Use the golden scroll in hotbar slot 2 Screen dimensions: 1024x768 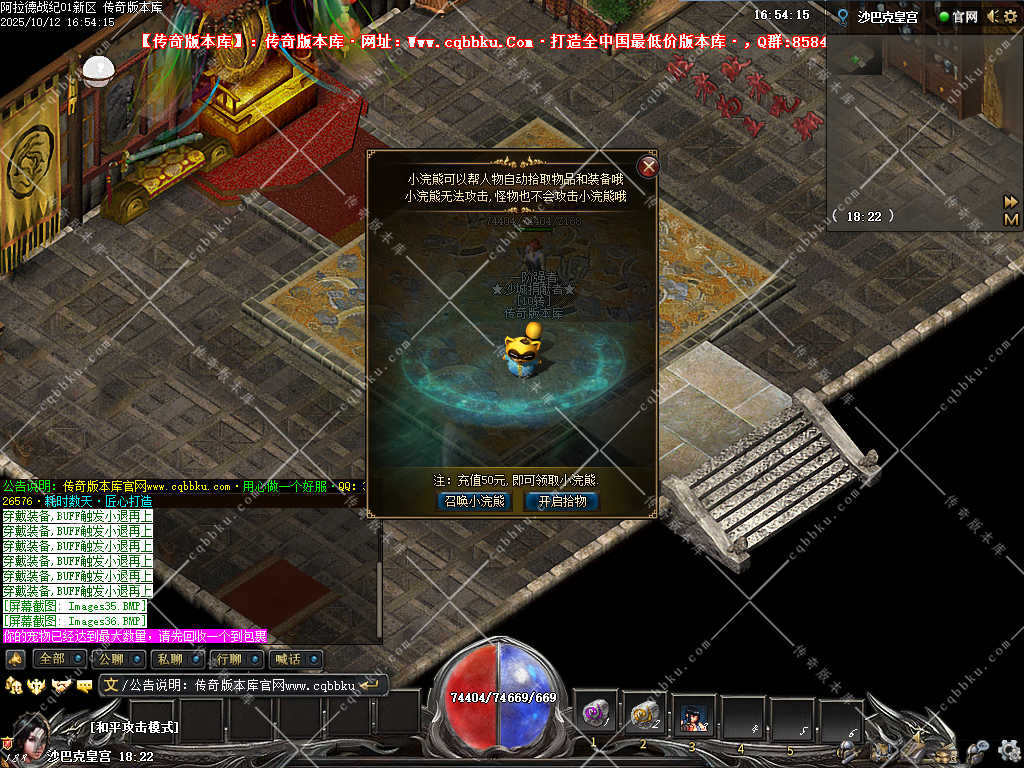click(644, 714)
